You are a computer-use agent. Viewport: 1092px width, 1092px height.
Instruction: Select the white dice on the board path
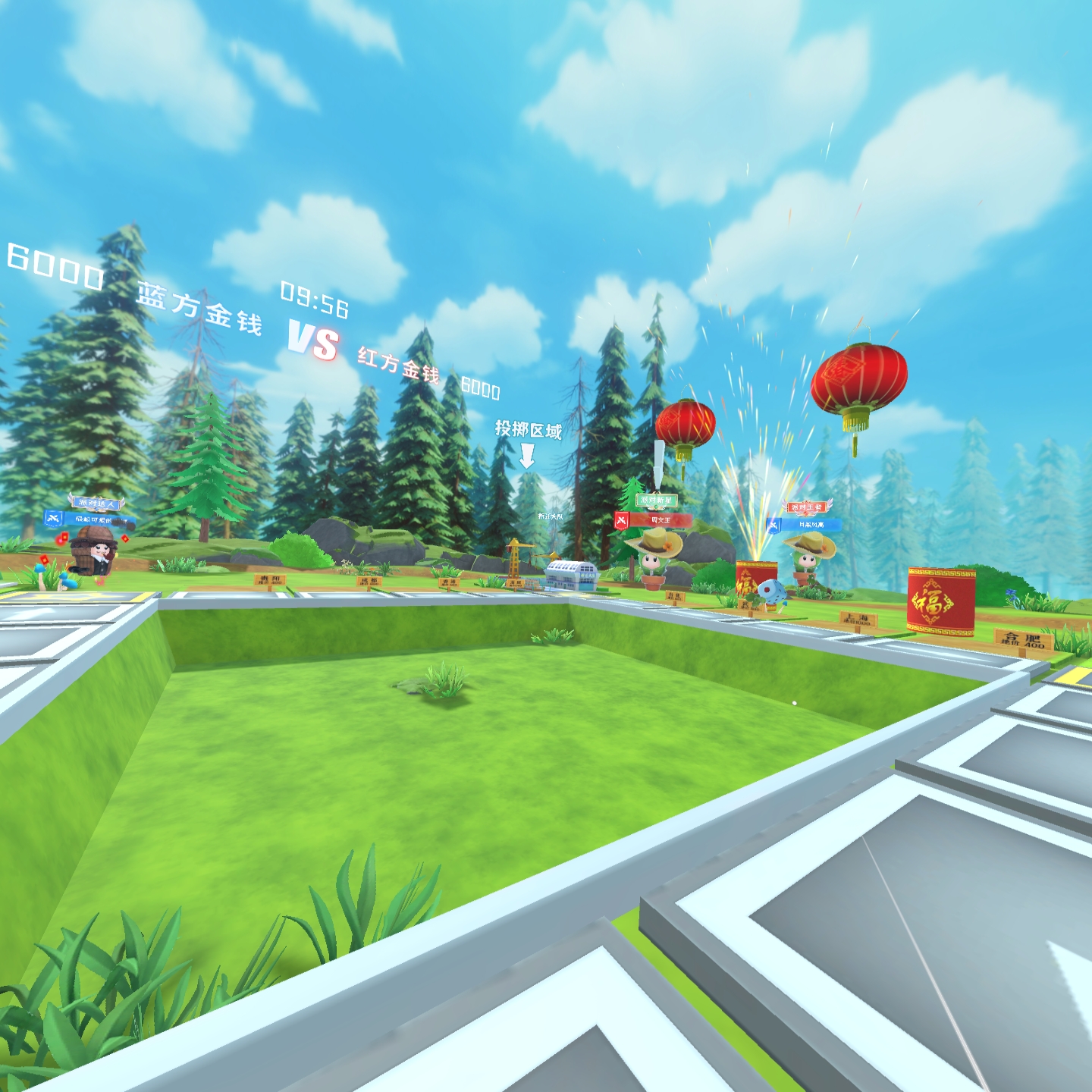point(772,591)
